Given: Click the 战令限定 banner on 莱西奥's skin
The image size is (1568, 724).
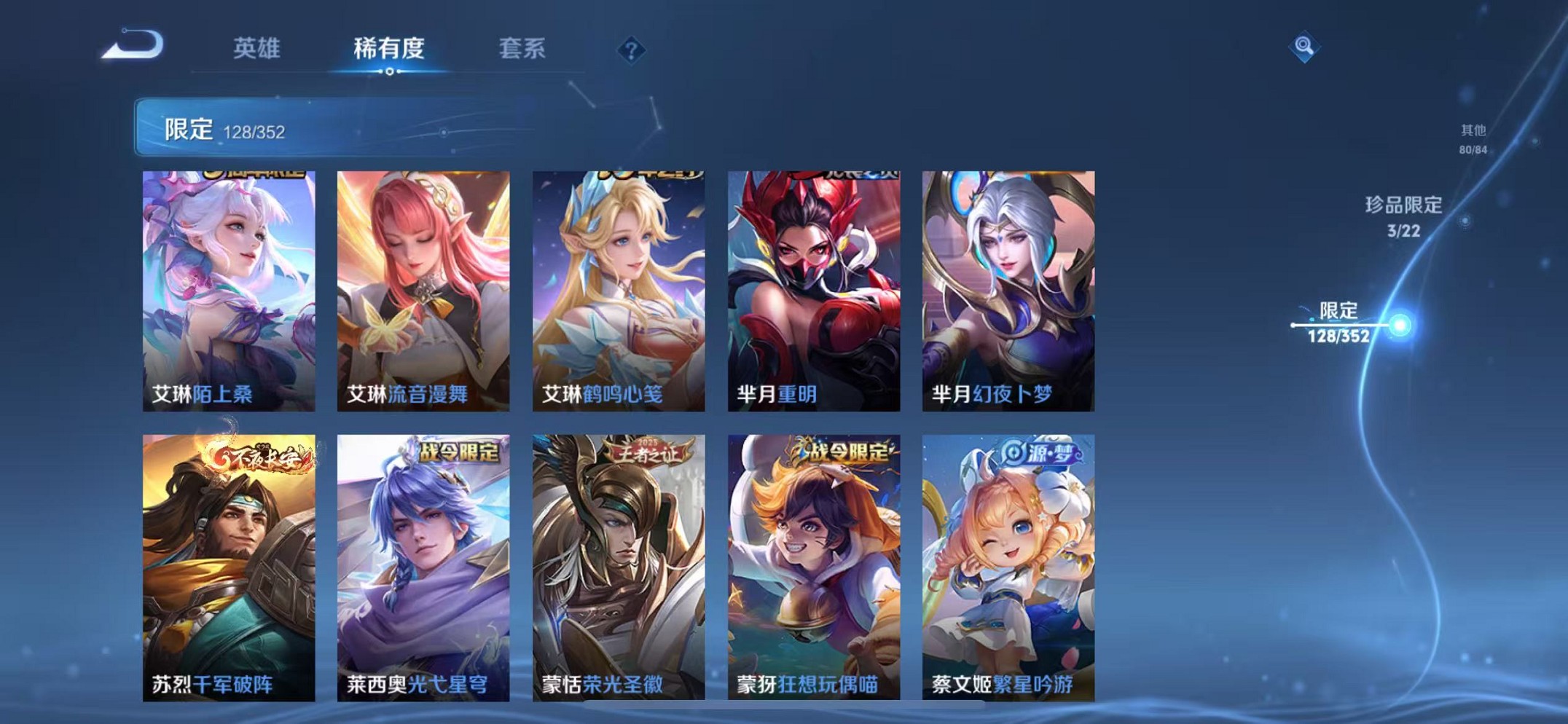Looking at the screenshot, I should [x=459, y=452].
